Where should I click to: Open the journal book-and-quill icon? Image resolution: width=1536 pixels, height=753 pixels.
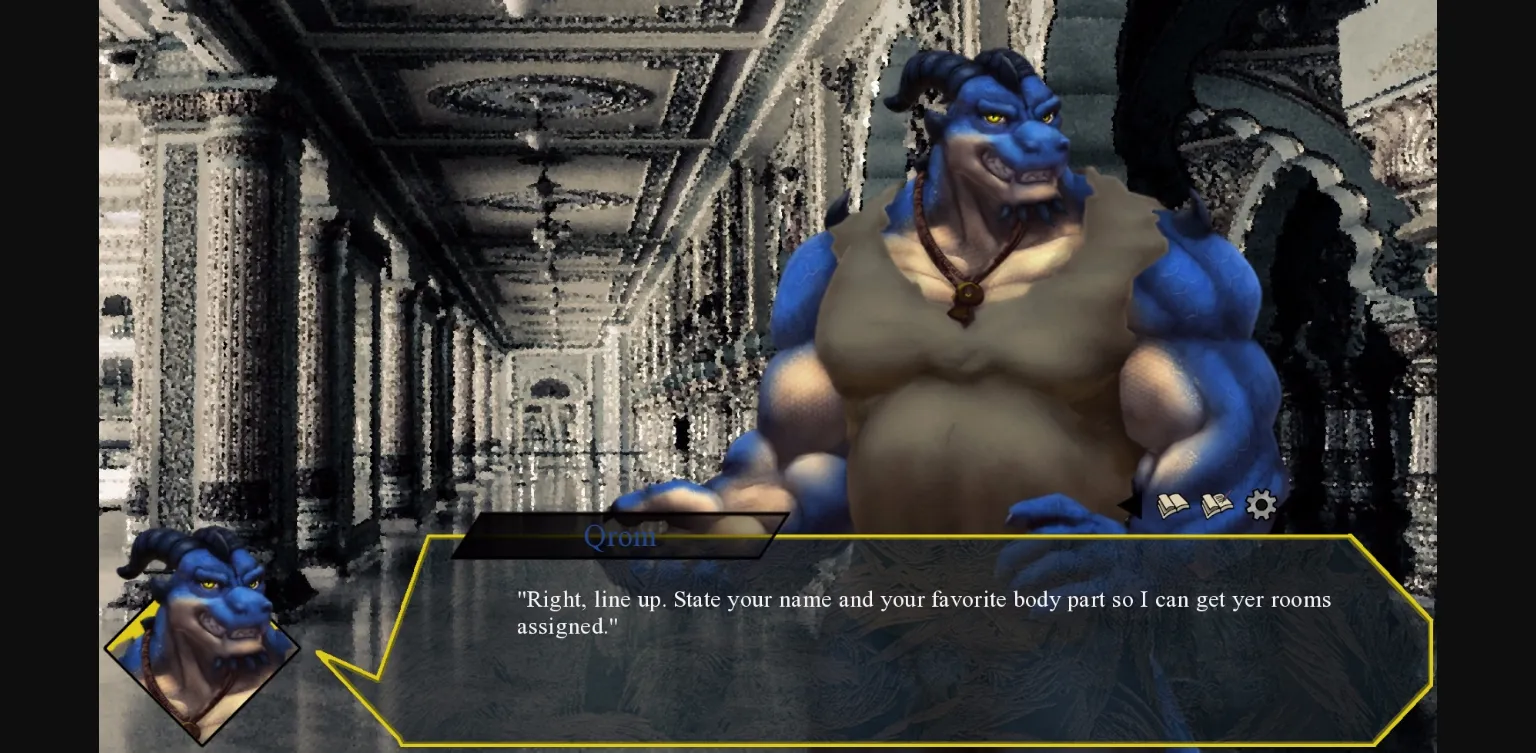coord(1217,505)
